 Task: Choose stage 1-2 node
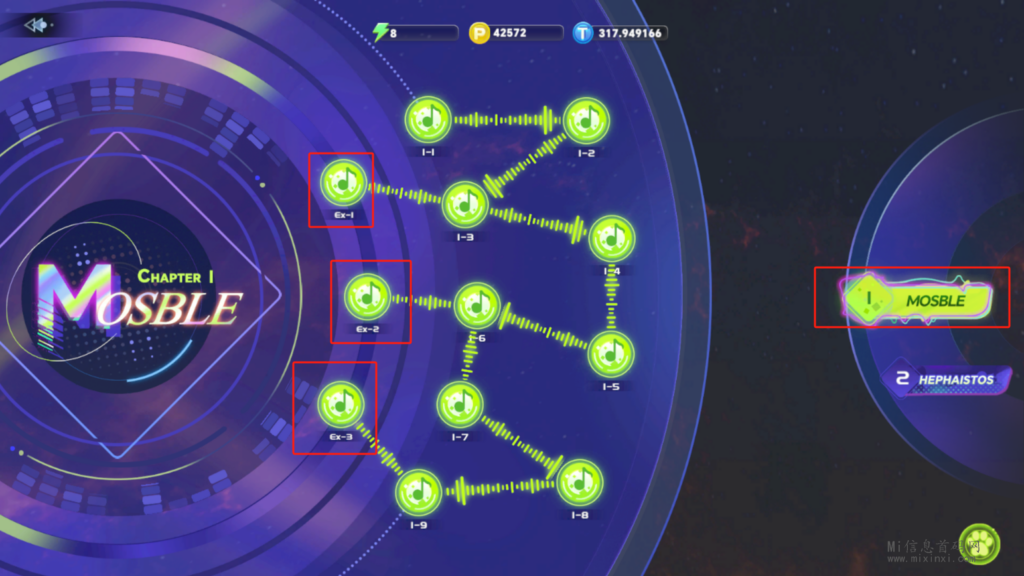coord(583,120)
